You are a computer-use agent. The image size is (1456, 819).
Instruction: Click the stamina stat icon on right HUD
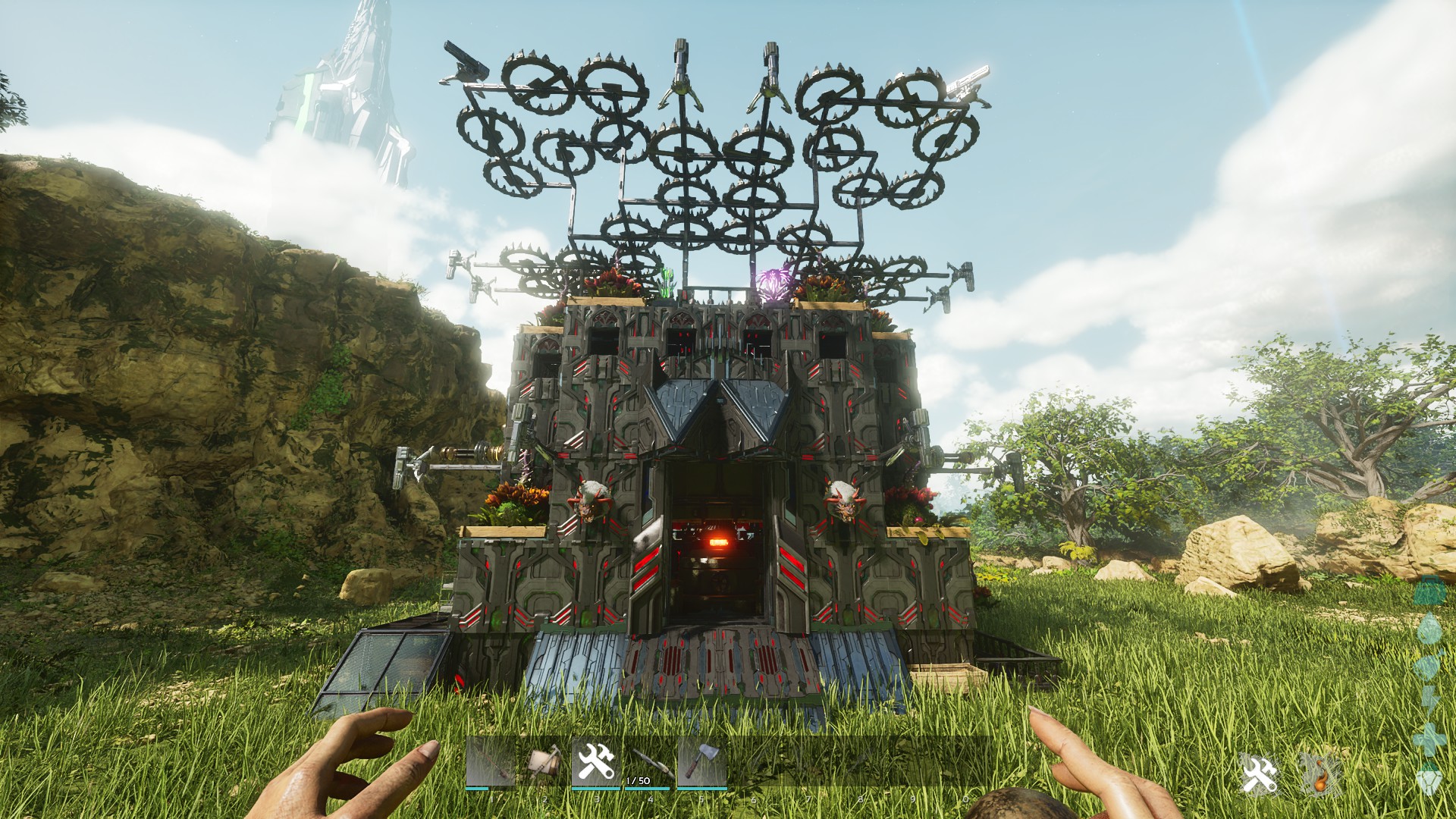point(1429,696)
